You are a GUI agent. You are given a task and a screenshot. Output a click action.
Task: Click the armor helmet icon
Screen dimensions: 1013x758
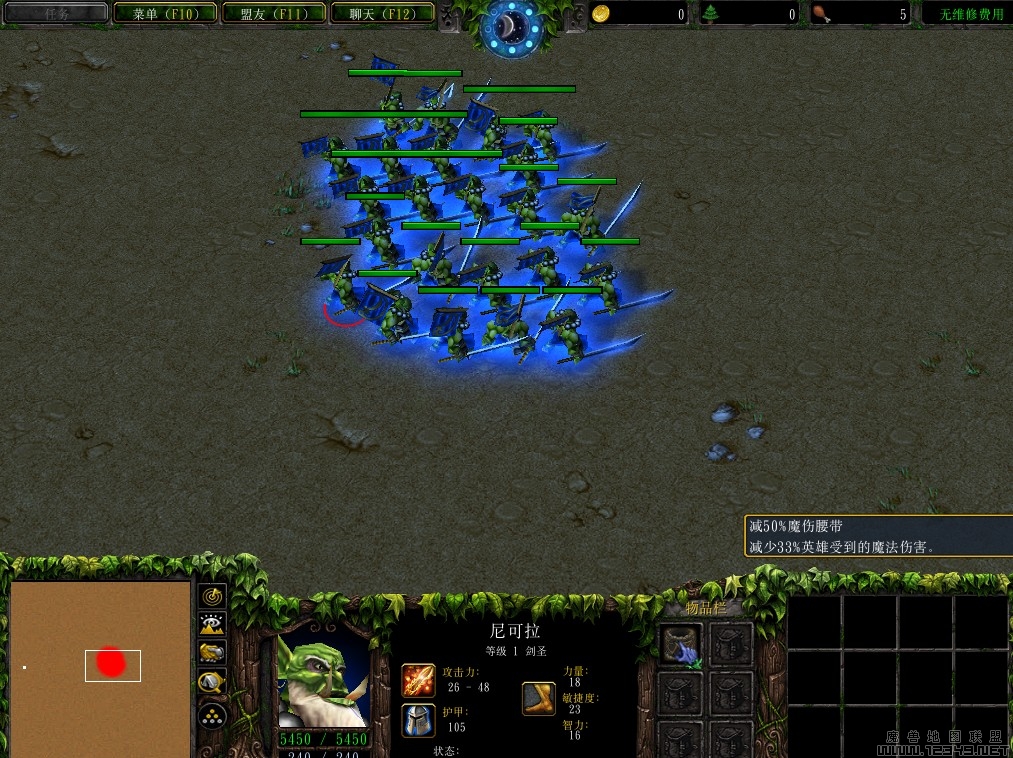click(x=417, y=719)
